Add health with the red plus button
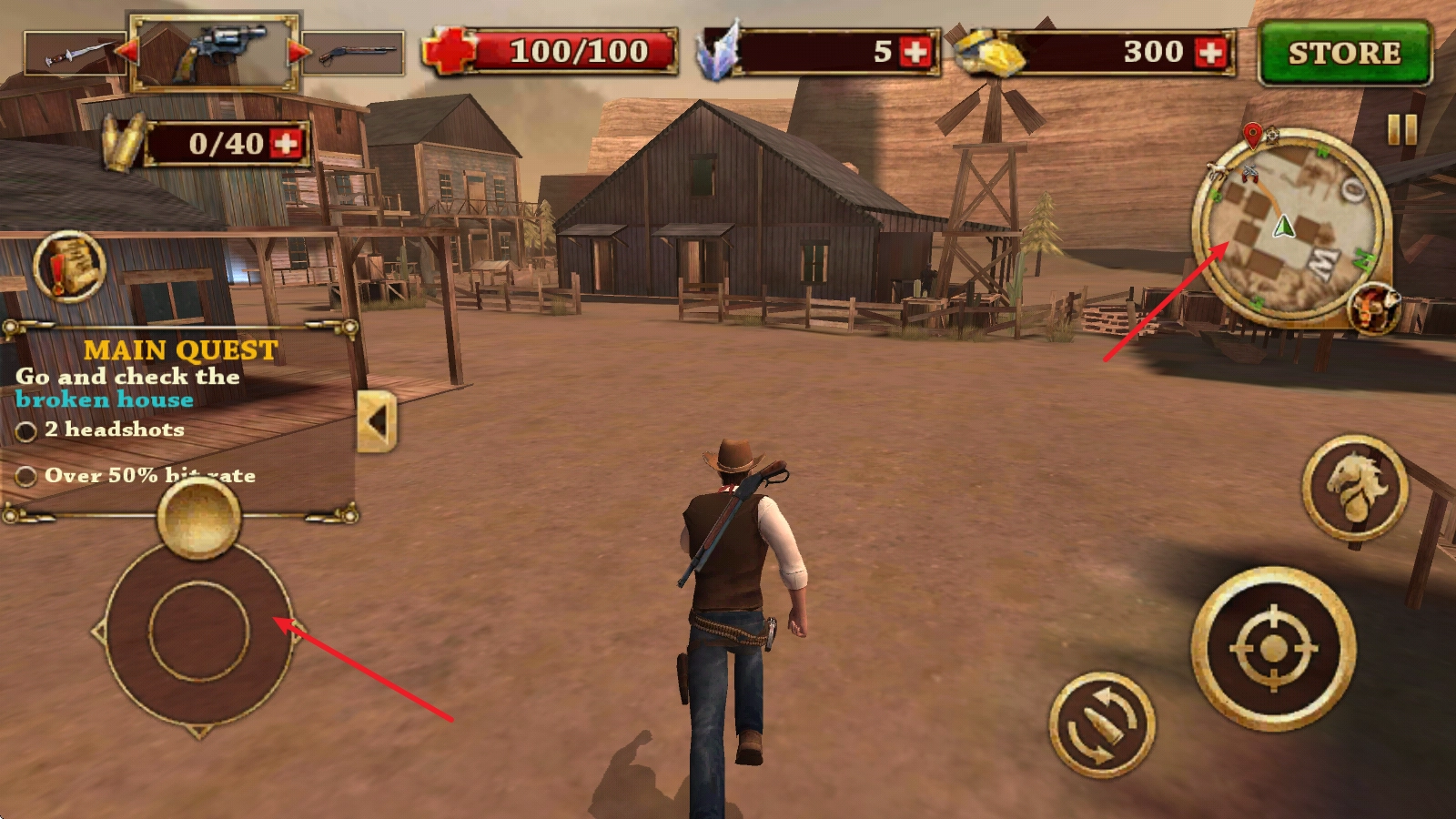 [449, 51]
